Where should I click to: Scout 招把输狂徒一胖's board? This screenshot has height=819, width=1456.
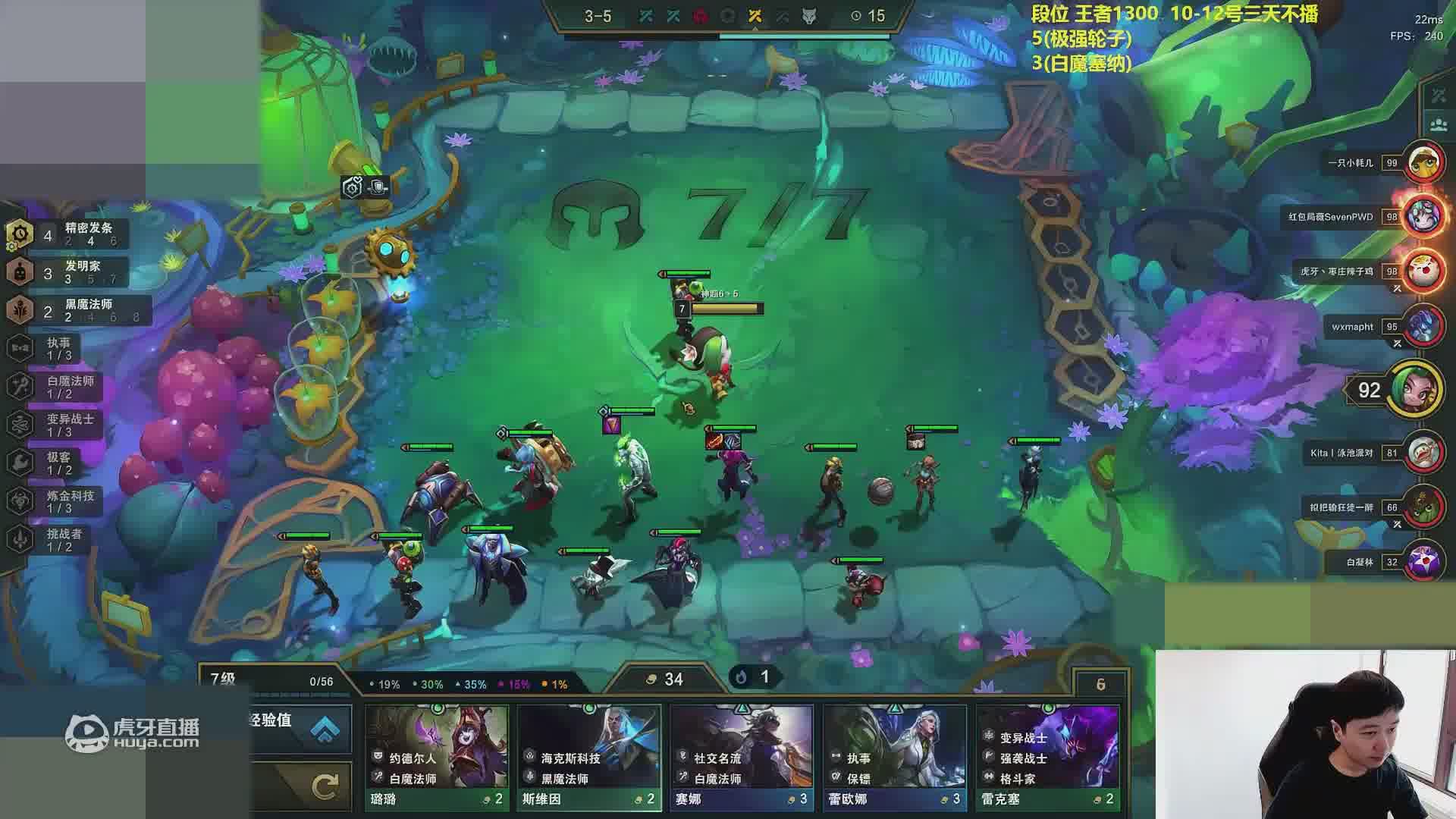pos(1423,507)
